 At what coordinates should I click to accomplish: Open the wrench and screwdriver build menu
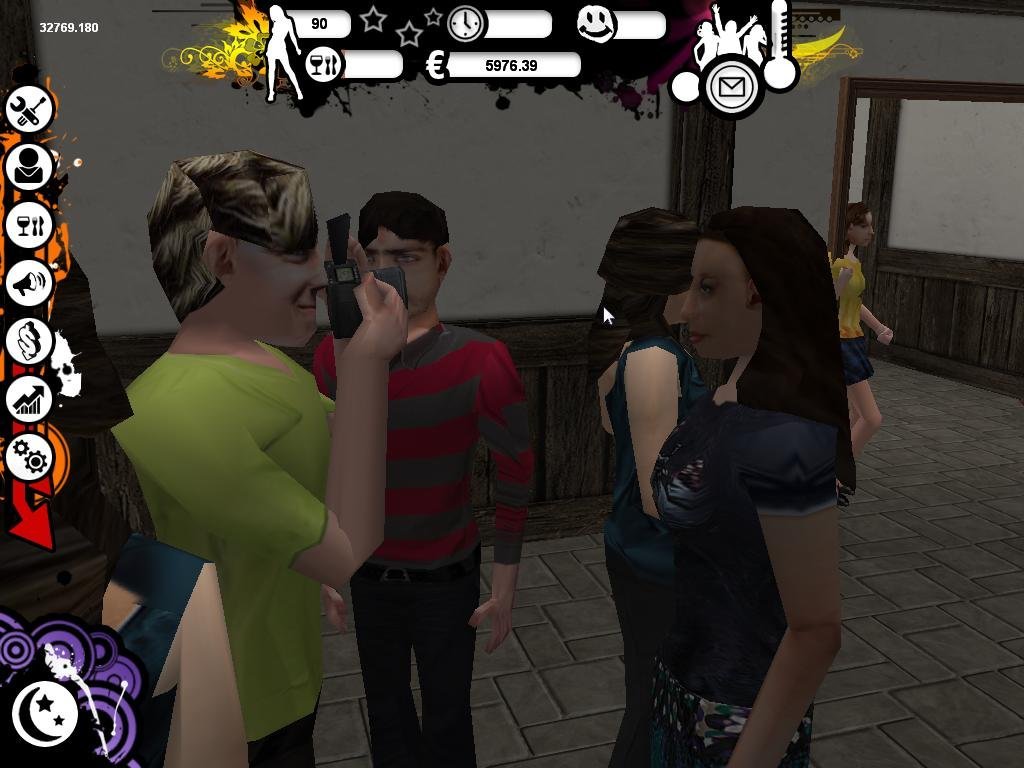coord(29,109)
